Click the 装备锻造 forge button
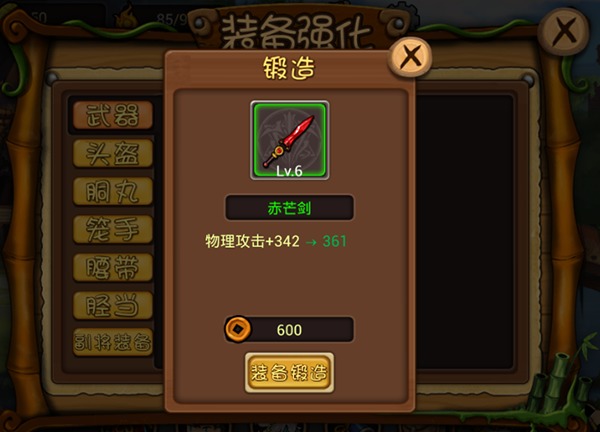 (x=289, y=372)
